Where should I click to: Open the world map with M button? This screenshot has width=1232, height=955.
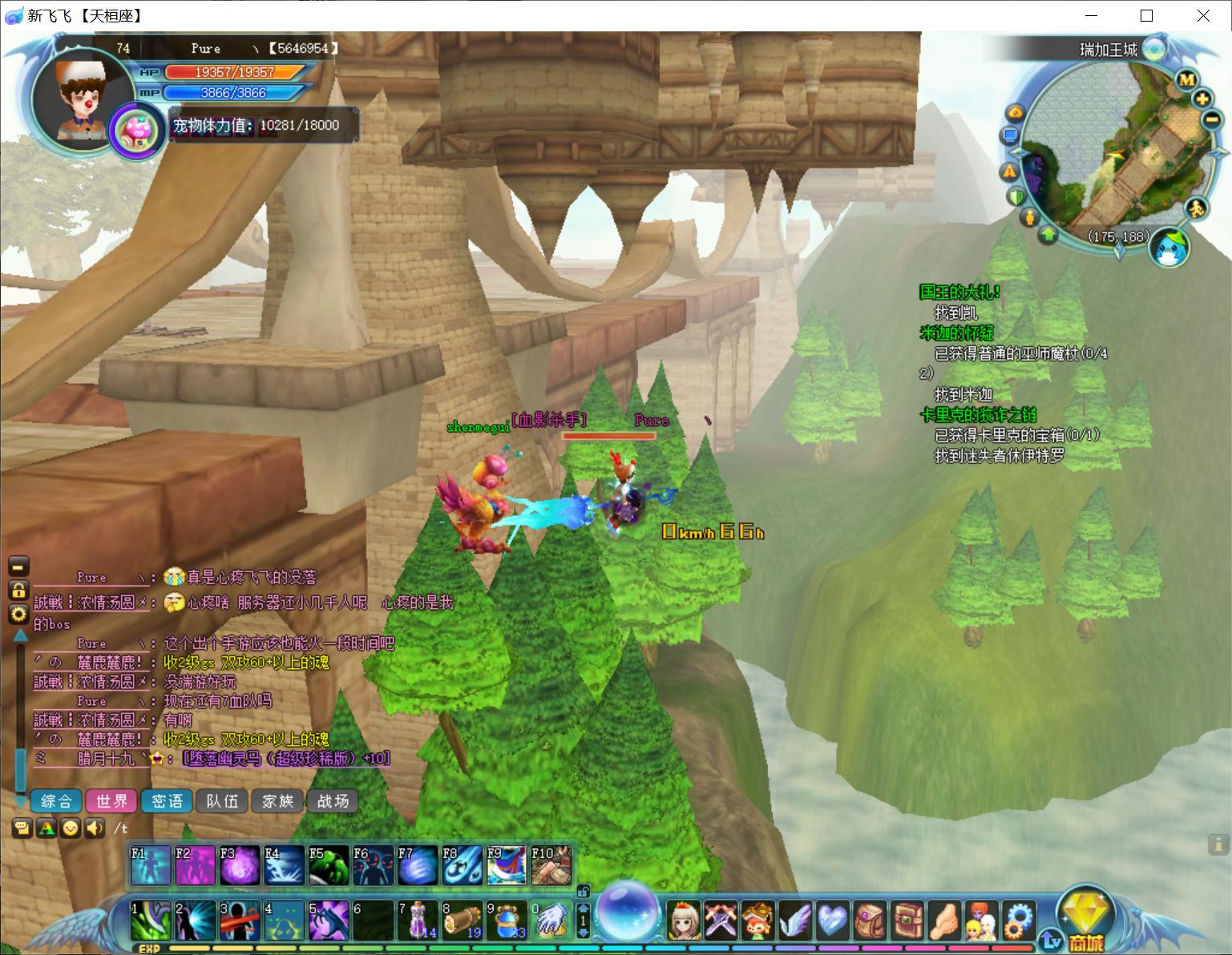click(x=1186, y=79)
